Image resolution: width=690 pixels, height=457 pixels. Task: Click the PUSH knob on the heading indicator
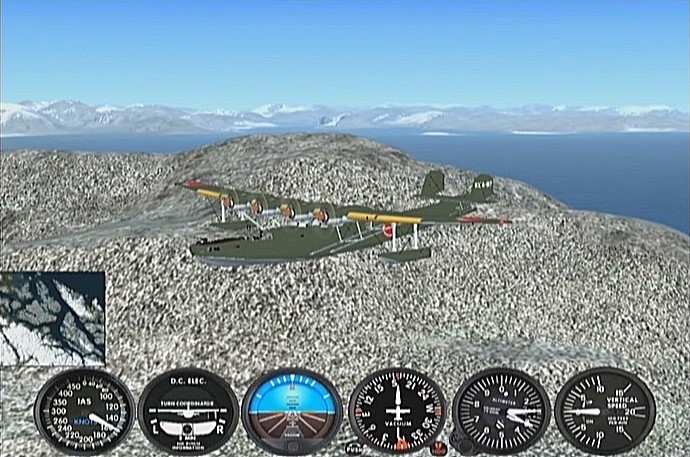[x=353, y=448]
